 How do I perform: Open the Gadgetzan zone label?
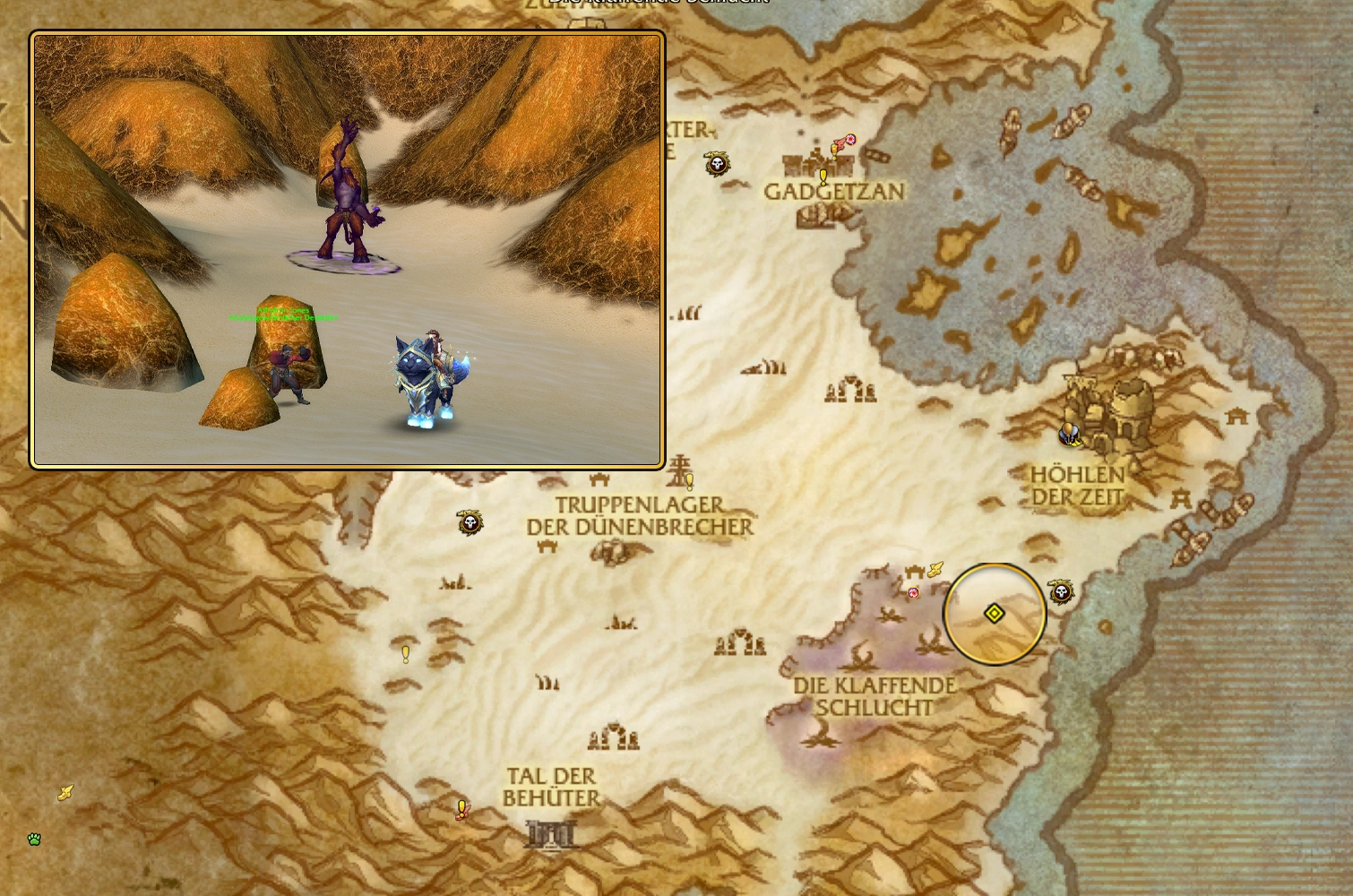[834, 191]
